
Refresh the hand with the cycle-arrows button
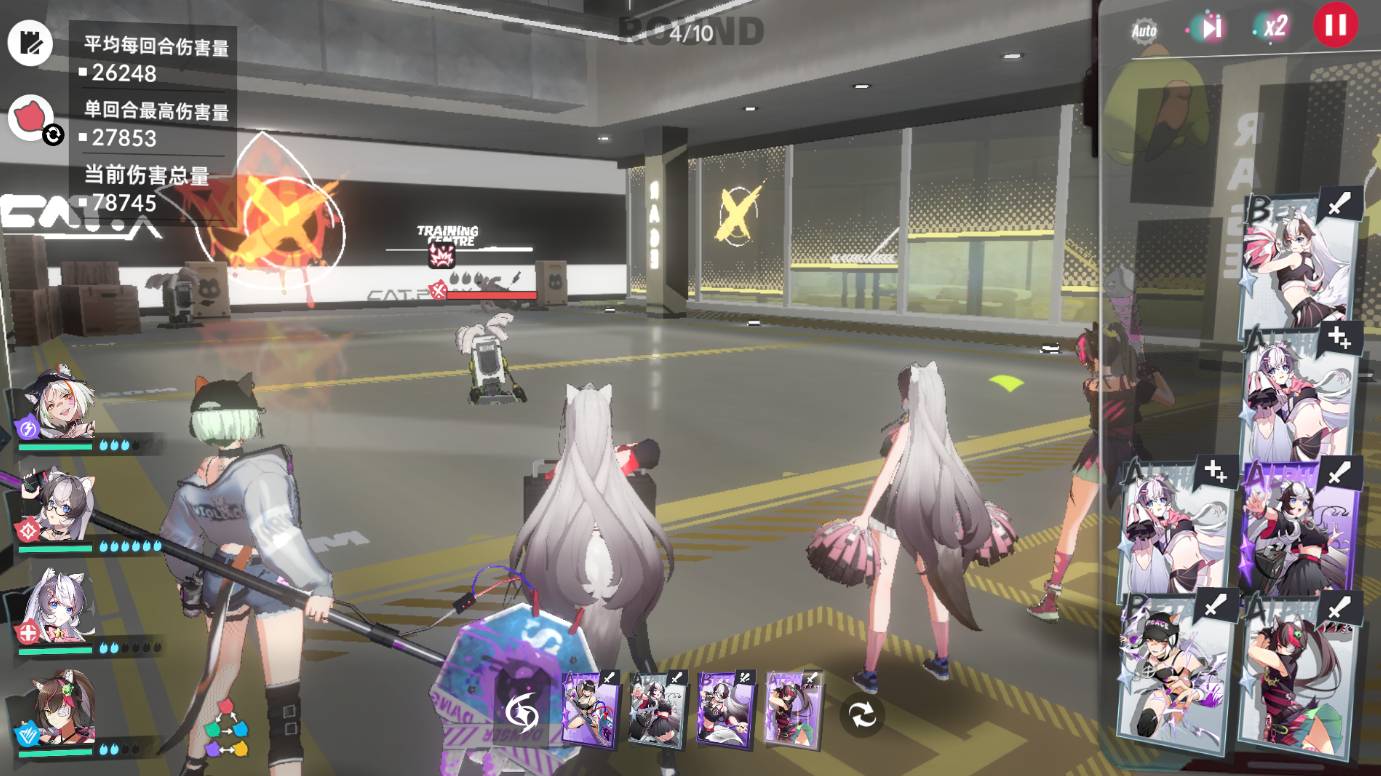861,714
